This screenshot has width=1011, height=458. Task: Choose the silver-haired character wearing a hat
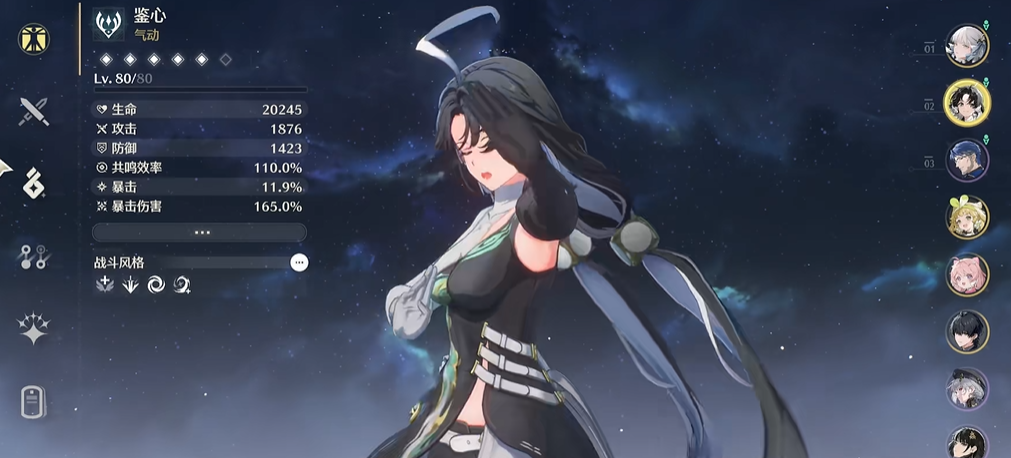[967, 388]
